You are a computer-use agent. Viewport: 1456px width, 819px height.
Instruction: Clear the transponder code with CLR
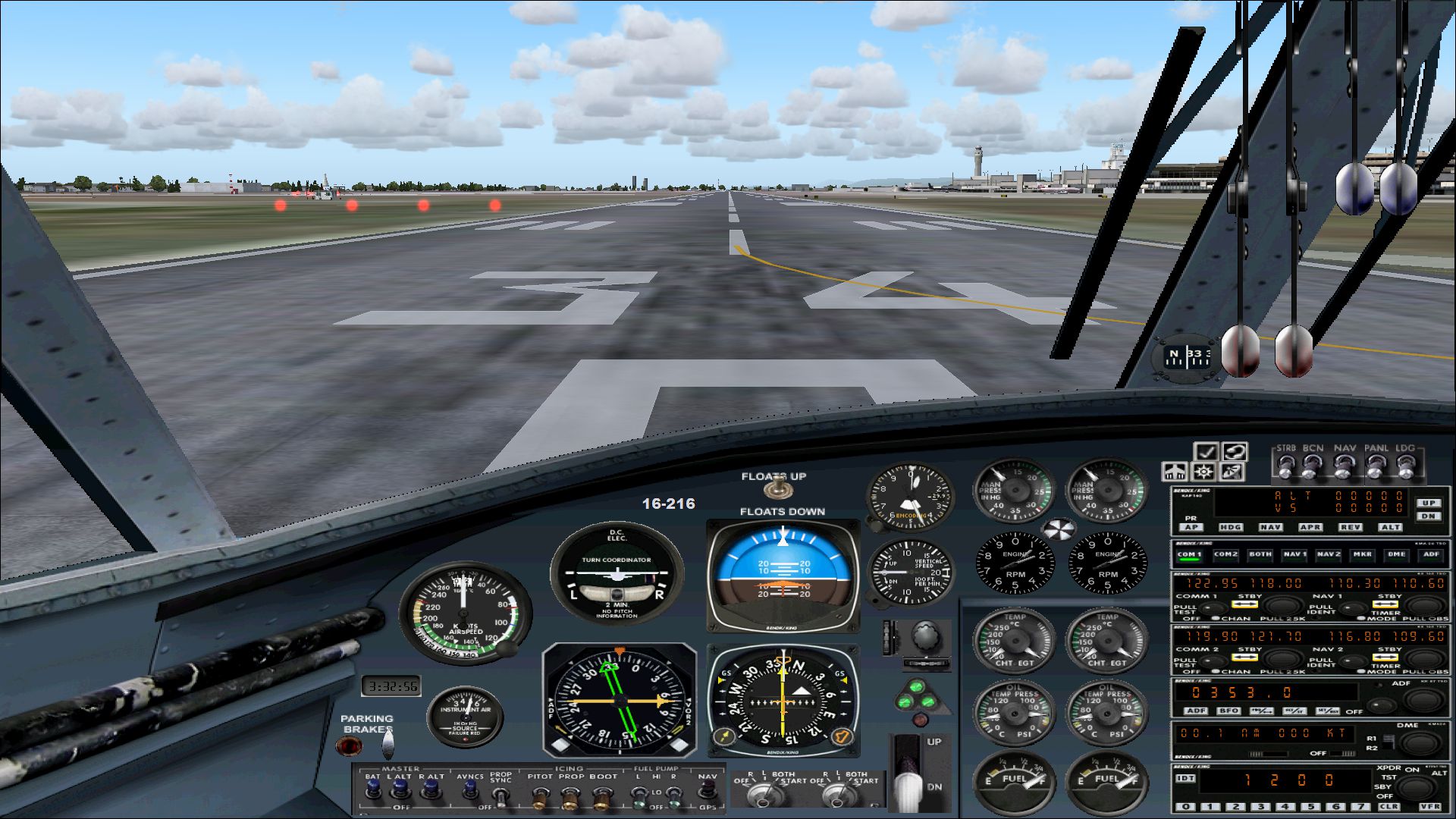1389,807
